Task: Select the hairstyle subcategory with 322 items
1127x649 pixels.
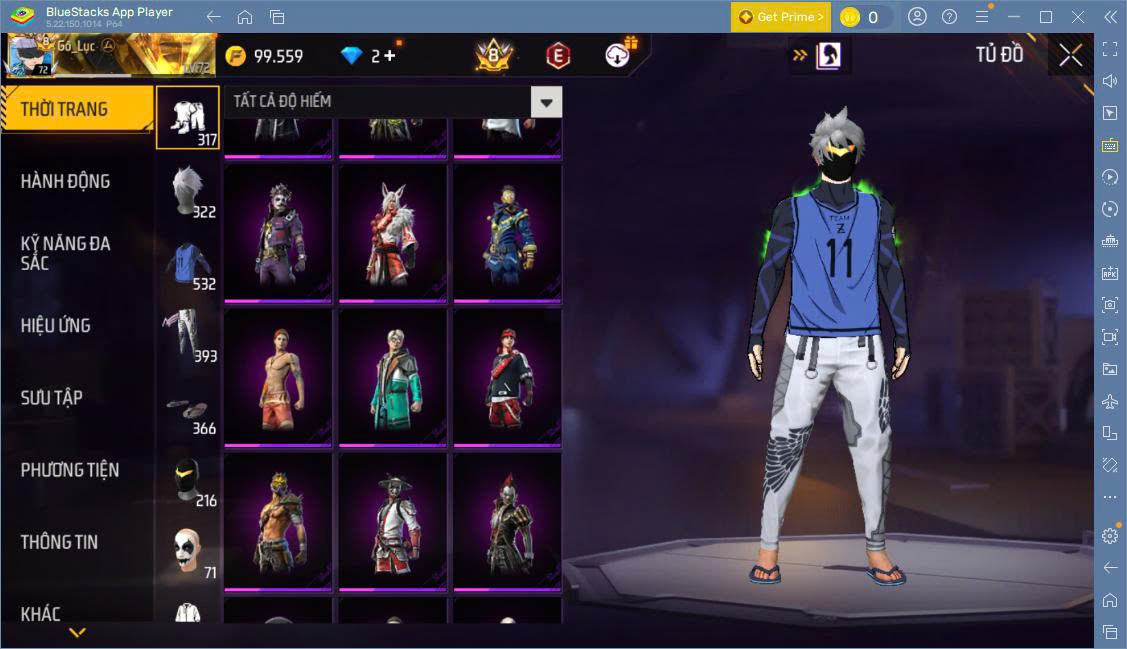Action: (x=188, y=191)
